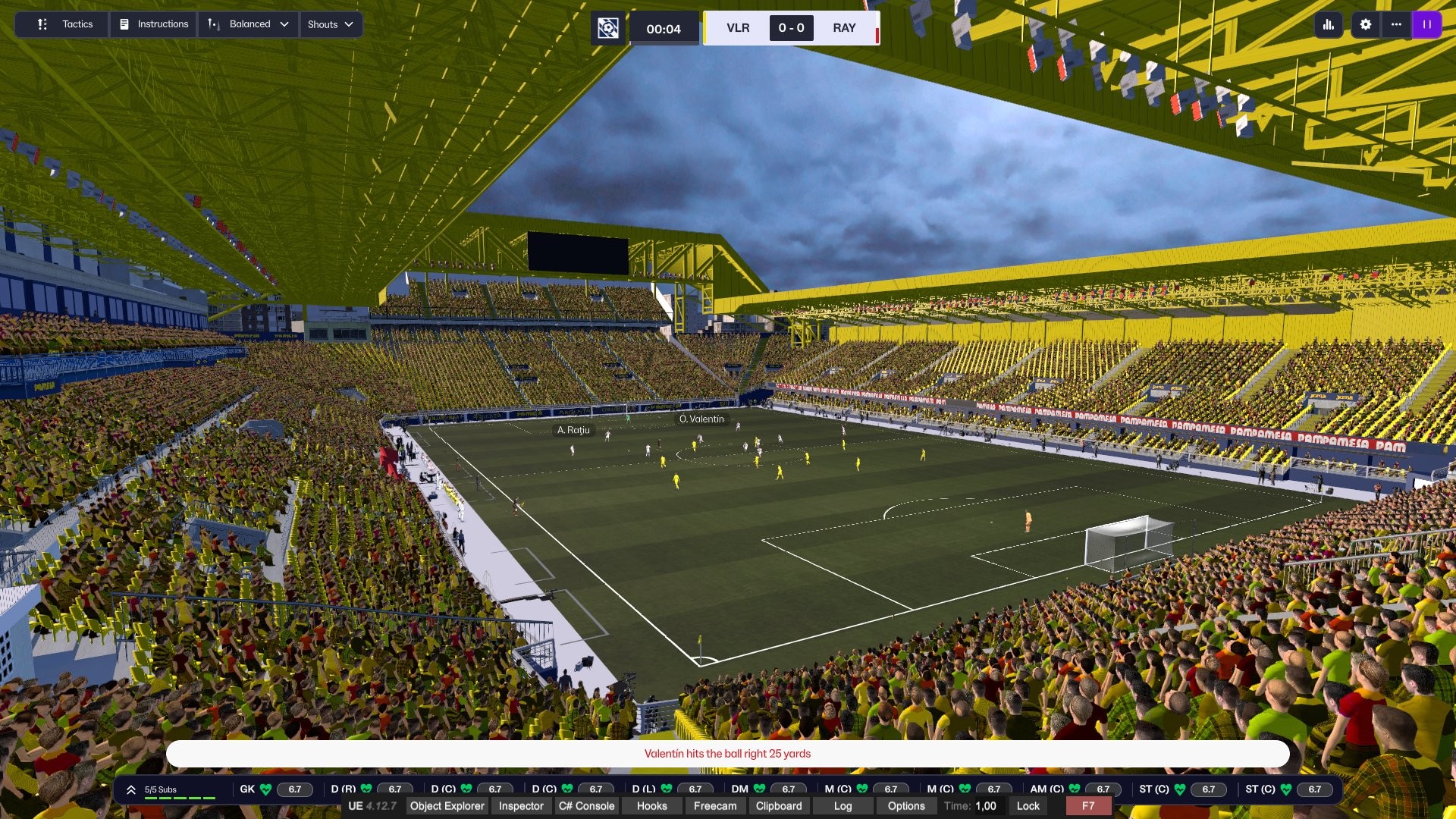Open the Instructions panel
Image resolution: width=1456 pixels, height=819 pixels.
(x=154, y=24)
